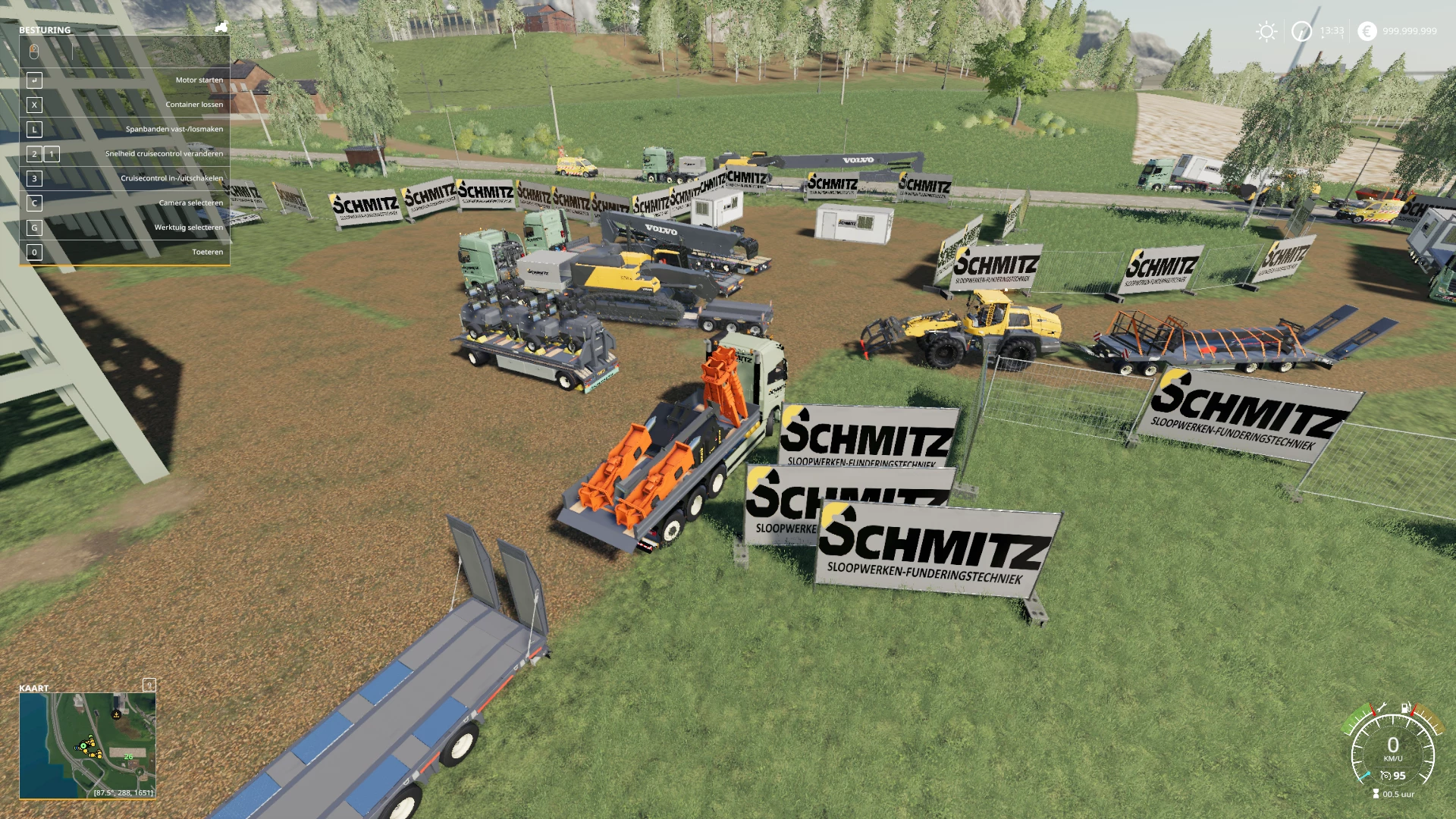Click the clock icon beside the time
This screenshot has height=819, width=1456.
click(1301, 31)
